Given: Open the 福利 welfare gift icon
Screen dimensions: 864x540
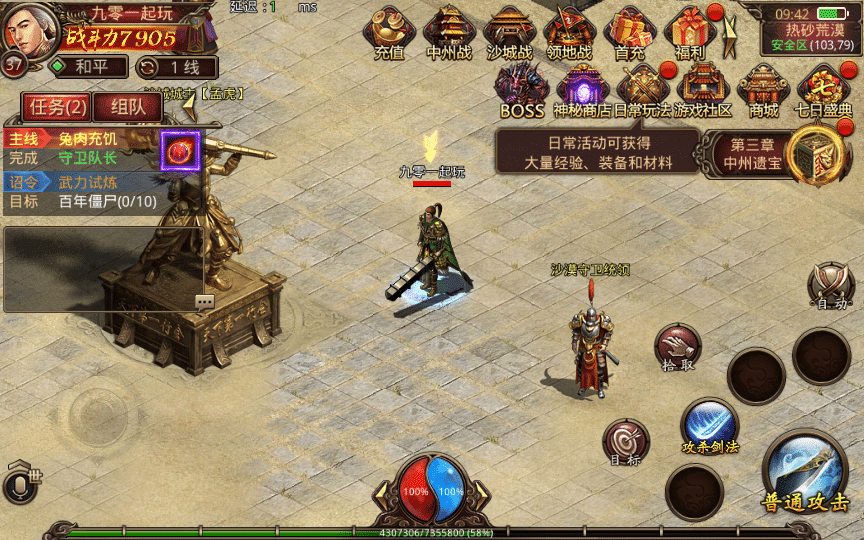Looking at the screenshot, I should (x=690, y=31).
